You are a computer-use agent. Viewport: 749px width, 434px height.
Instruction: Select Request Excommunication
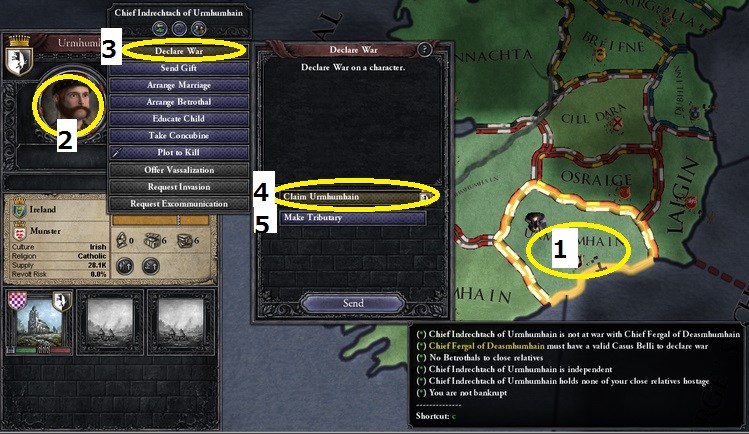coord(179,204)
